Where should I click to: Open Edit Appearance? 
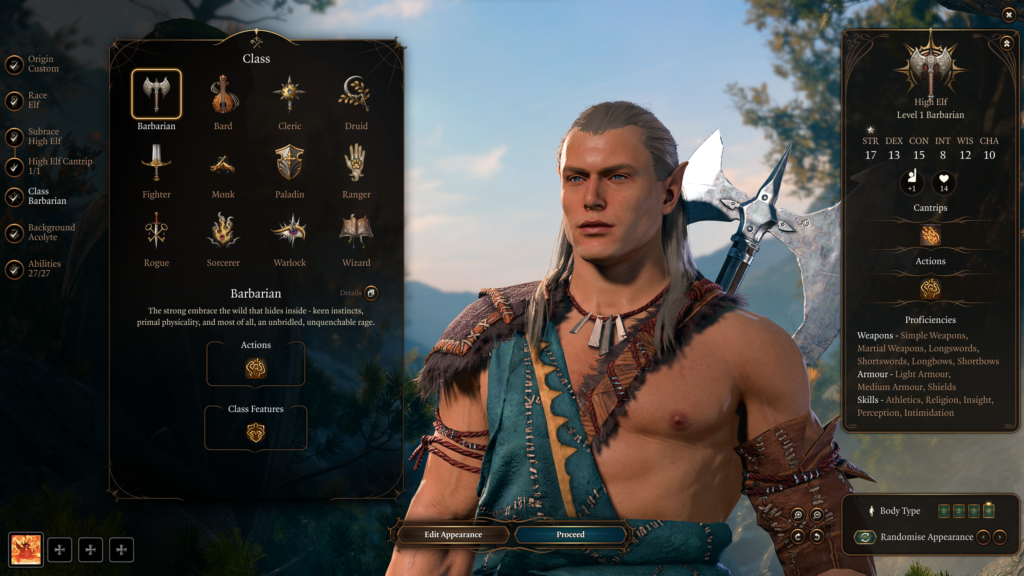click(453, 535)
